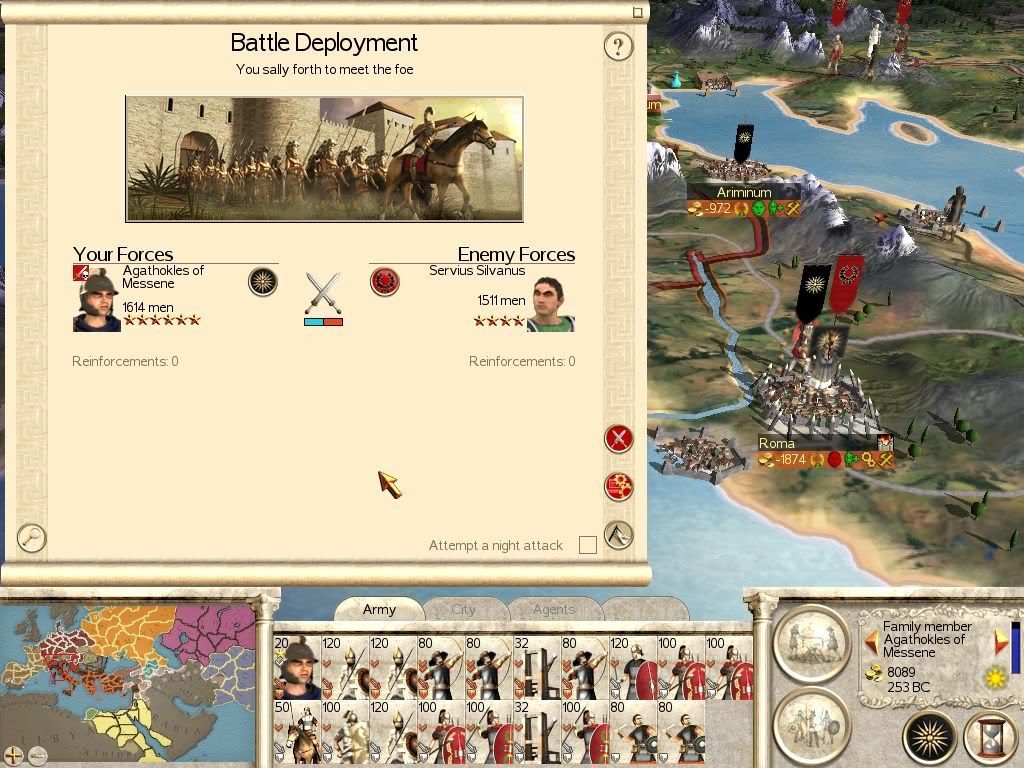Tick the Attempt a night attack checkbox
Screen dimensions: 1024x768
pos(588,545)
